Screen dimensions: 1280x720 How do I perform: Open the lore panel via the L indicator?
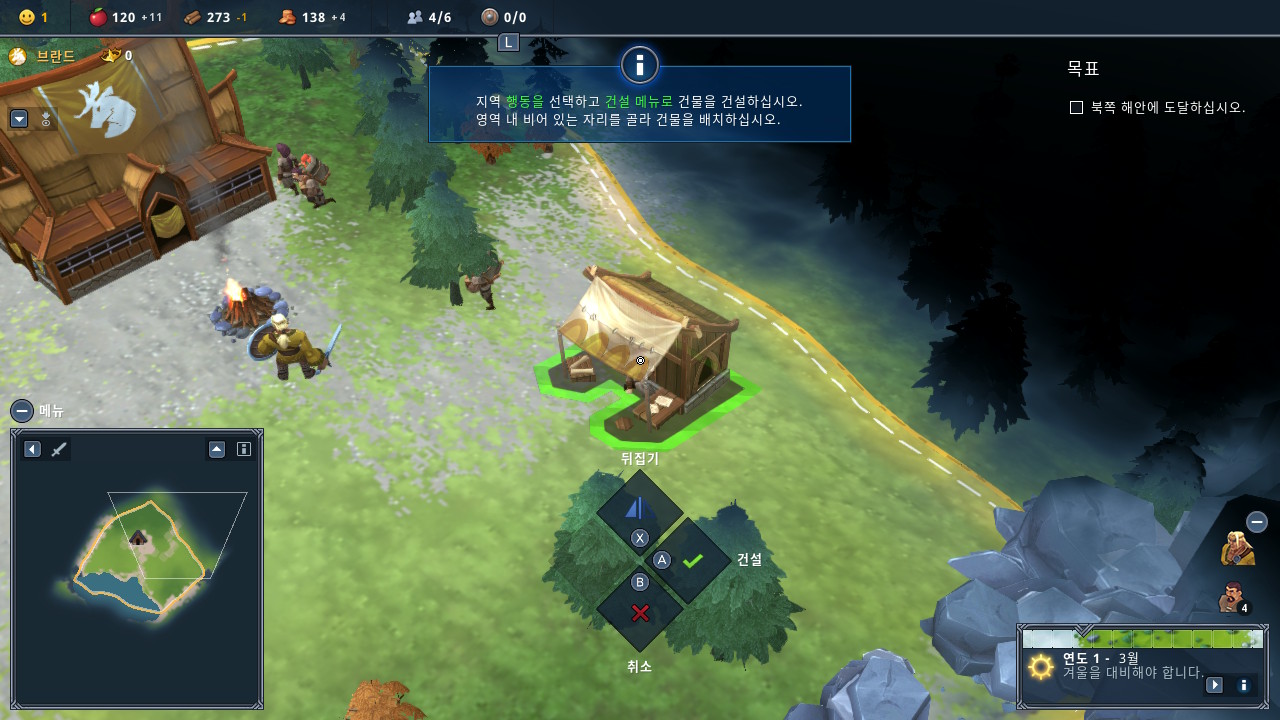coord(510,42)
